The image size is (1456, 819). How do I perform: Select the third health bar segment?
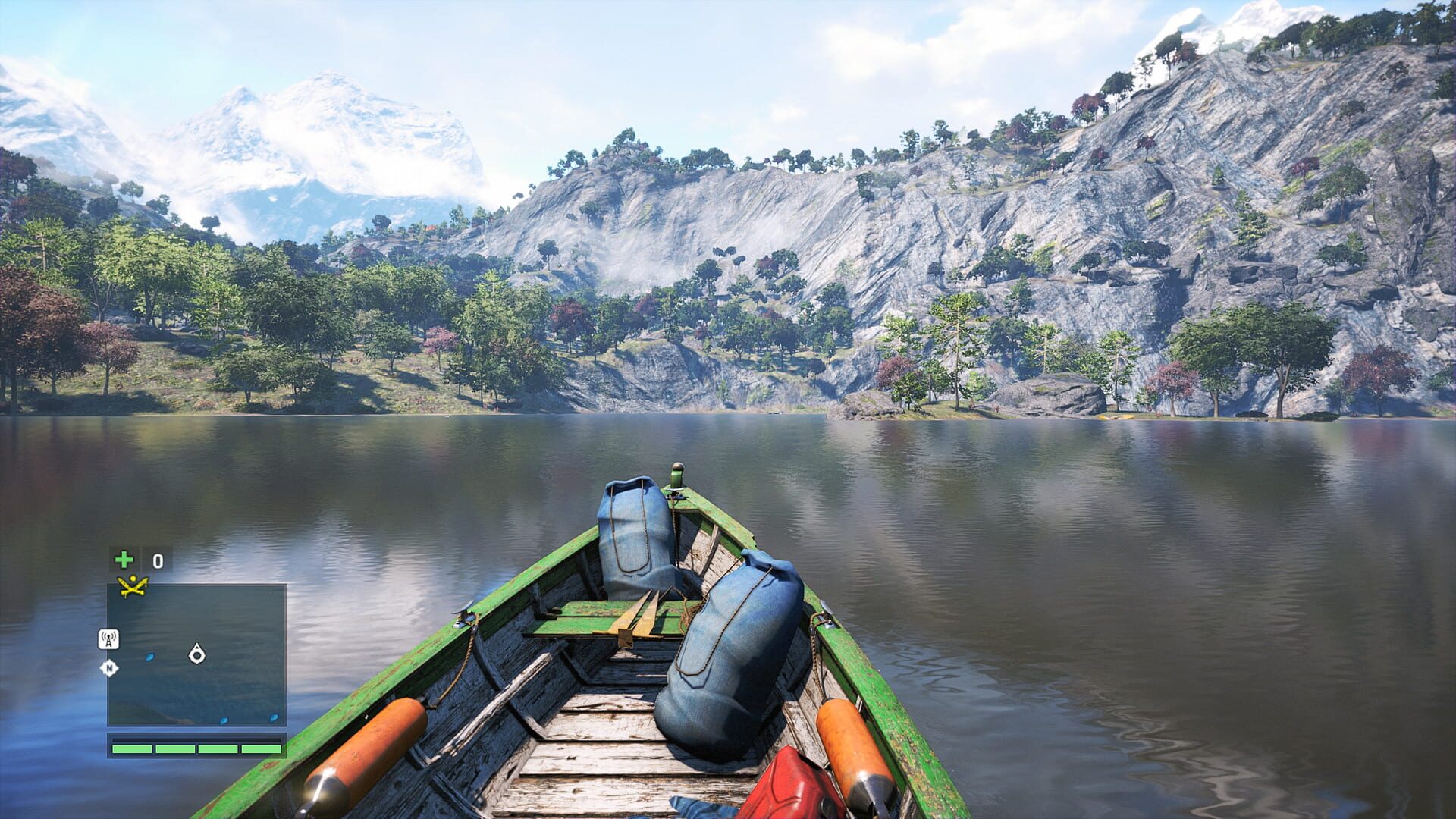click(218, 748)
